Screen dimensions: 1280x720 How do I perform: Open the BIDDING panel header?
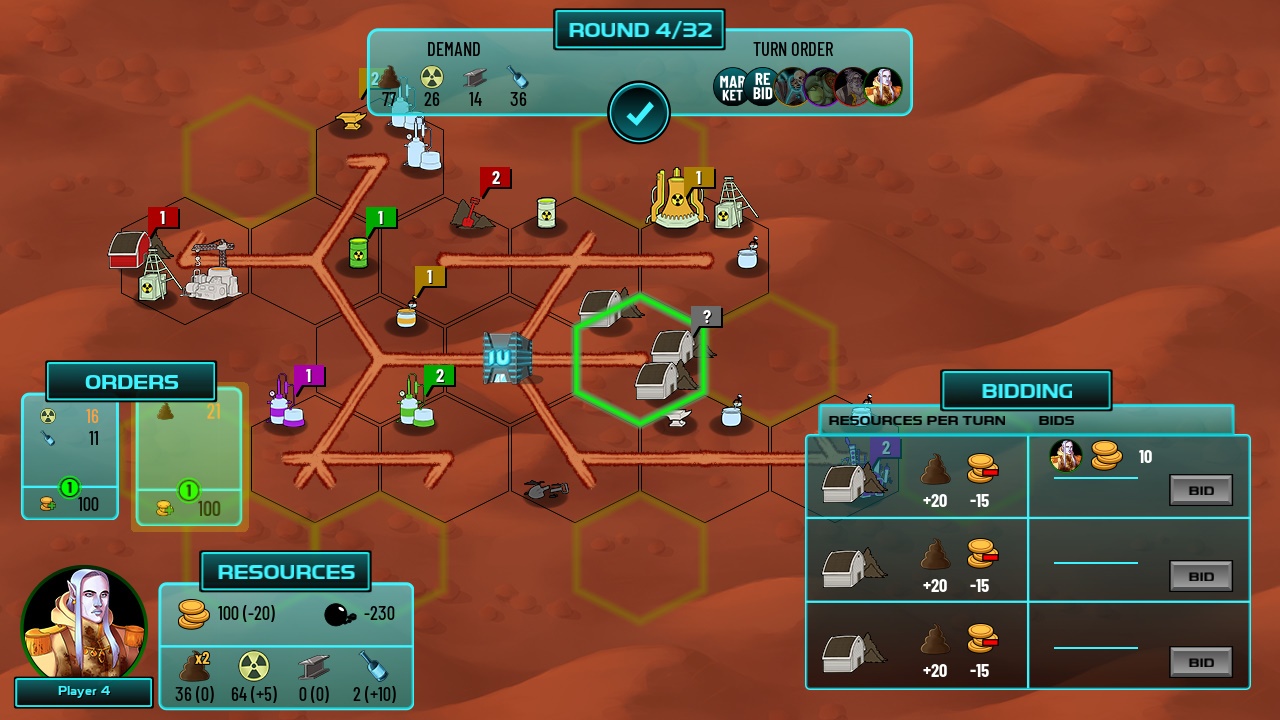pyautogui.click(x=1026, y=391)
